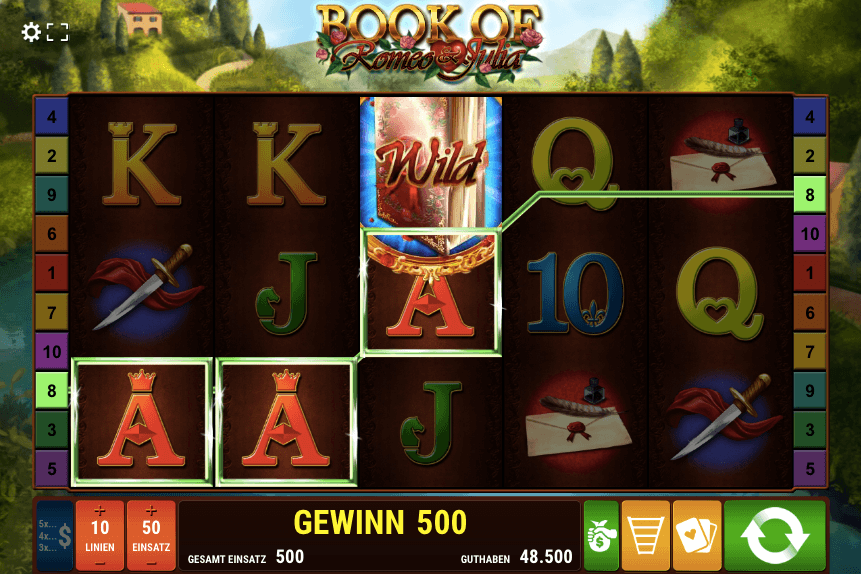Image resolution: width=861 pixels, height=574 pixels.
Task: Raise the Einsatz with plus
Action: 151,511
